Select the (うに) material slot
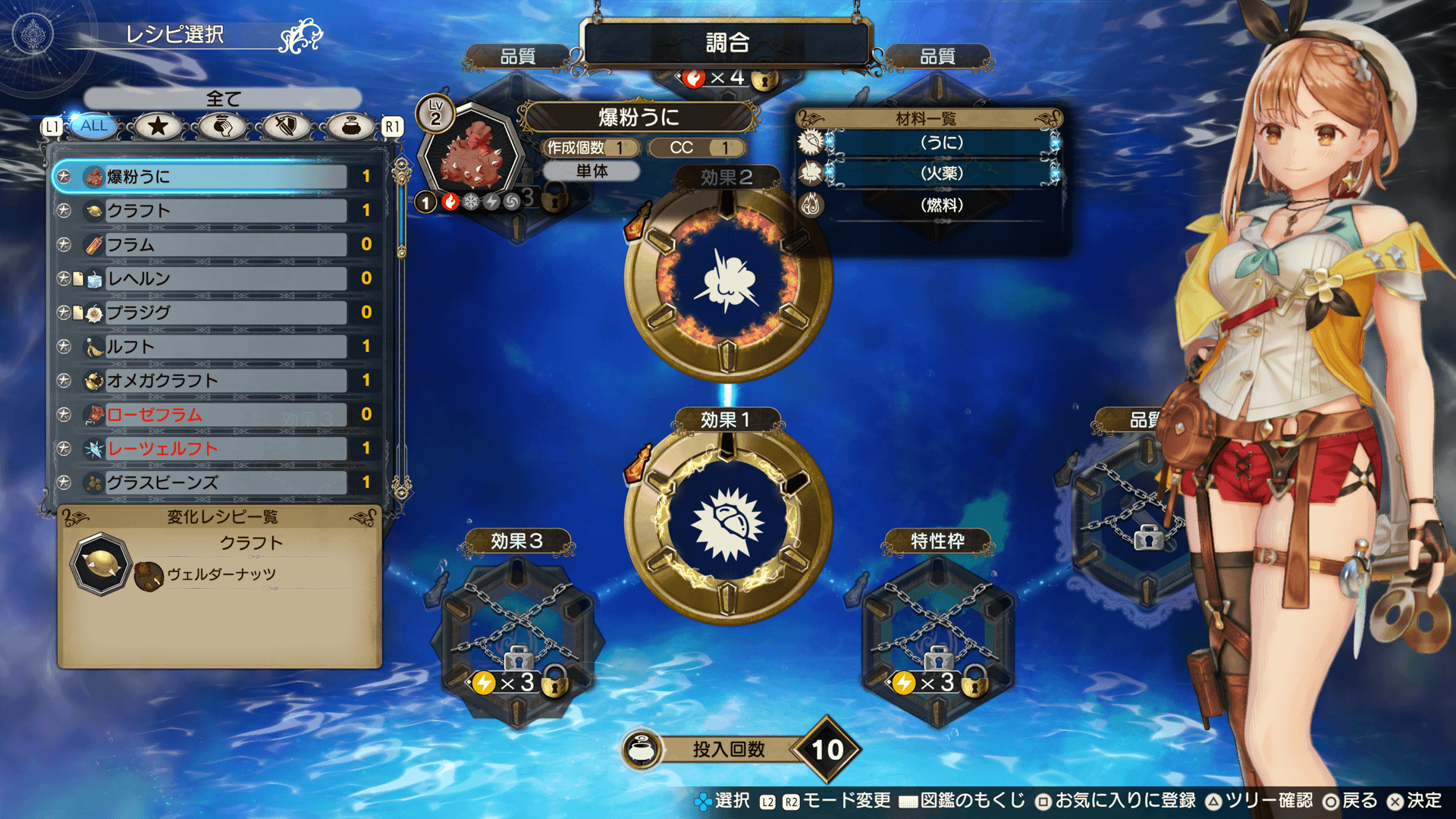 point(940,143)
